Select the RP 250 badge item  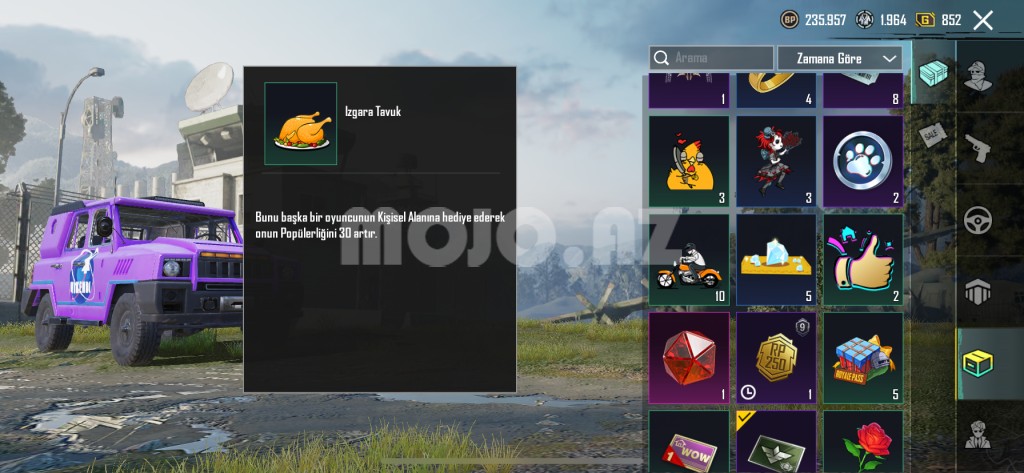click(776, 358)
